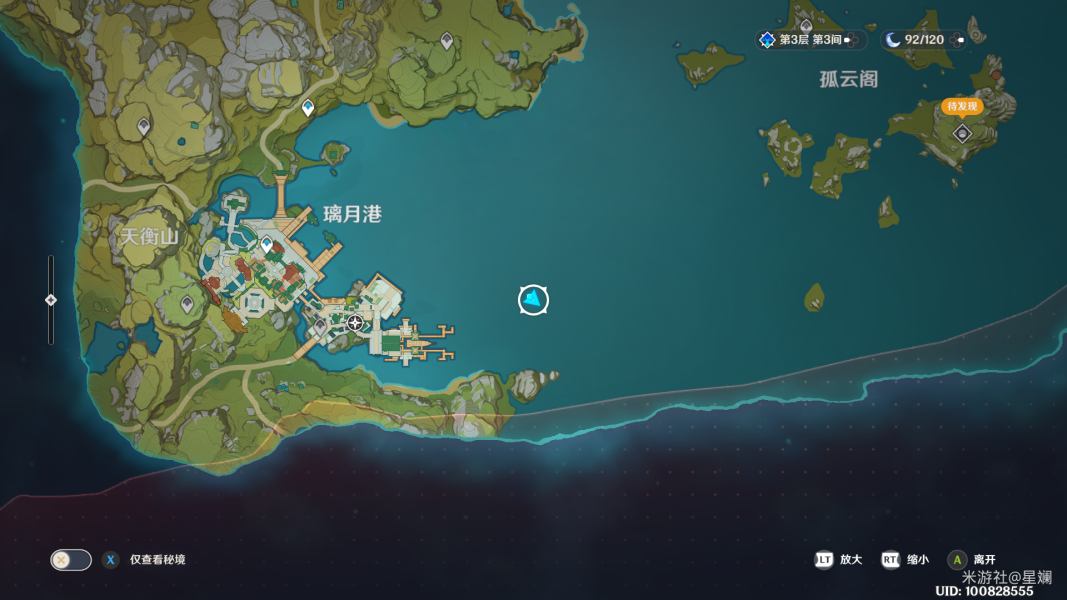The image size is (1067, 600).
Task: Click the map zoom slider handle
Action: click(51, 300)
